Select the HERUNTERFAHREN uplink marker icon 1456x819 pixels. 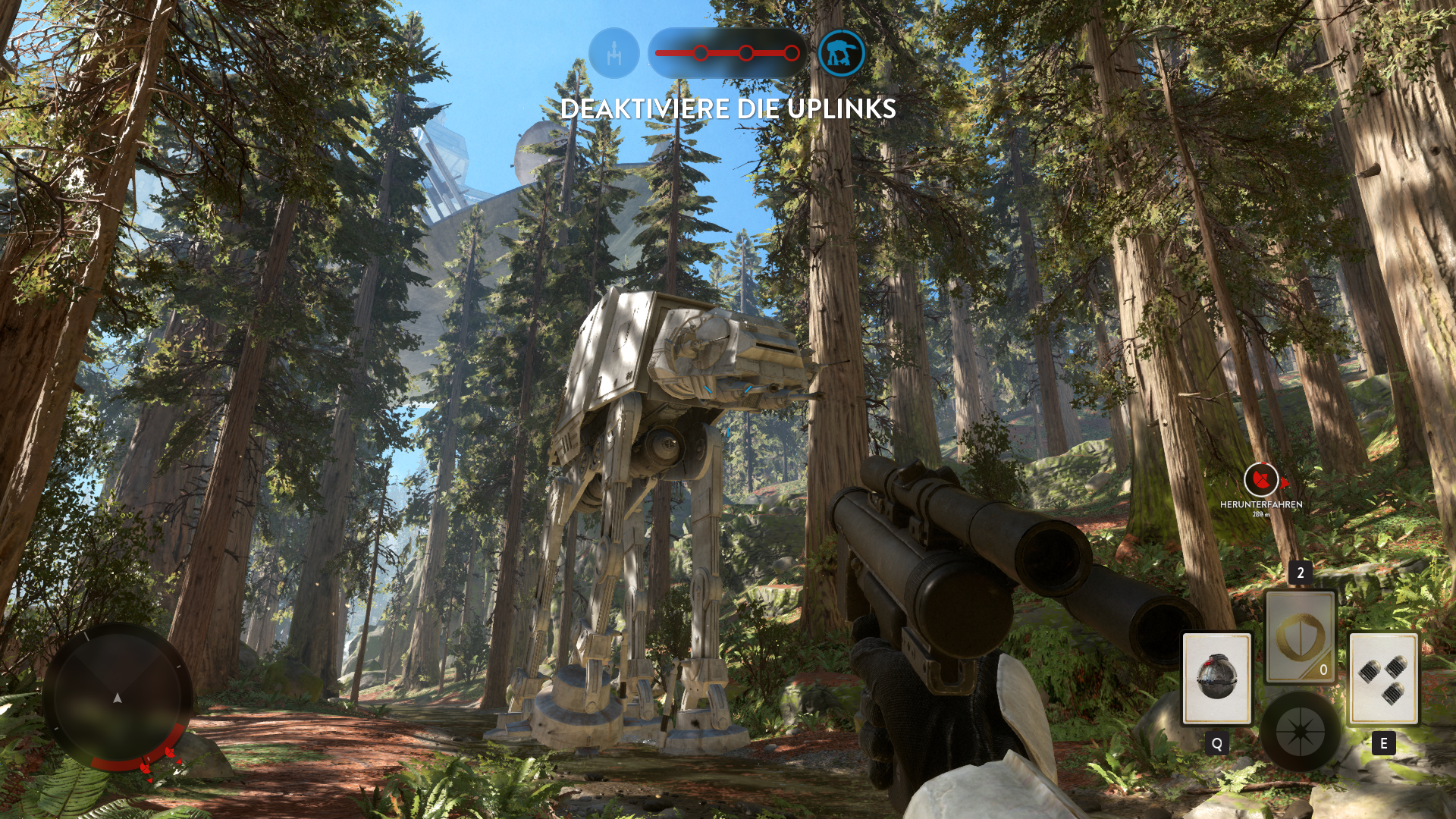point(1261,480)
